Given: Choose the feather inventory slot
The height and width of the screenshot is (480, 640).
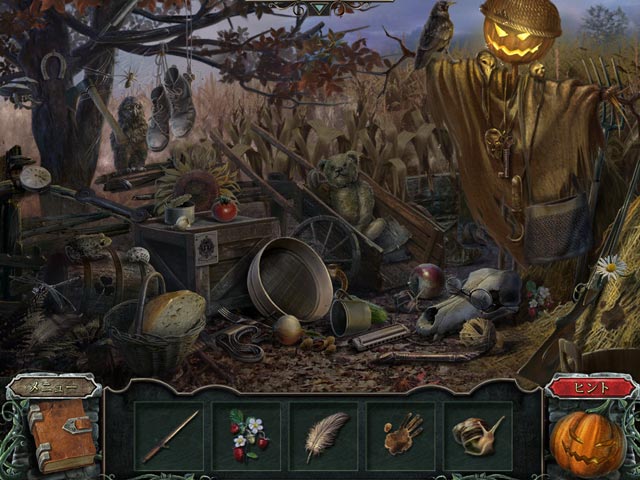Looking at the screenshot, I should tap(324, 436).
